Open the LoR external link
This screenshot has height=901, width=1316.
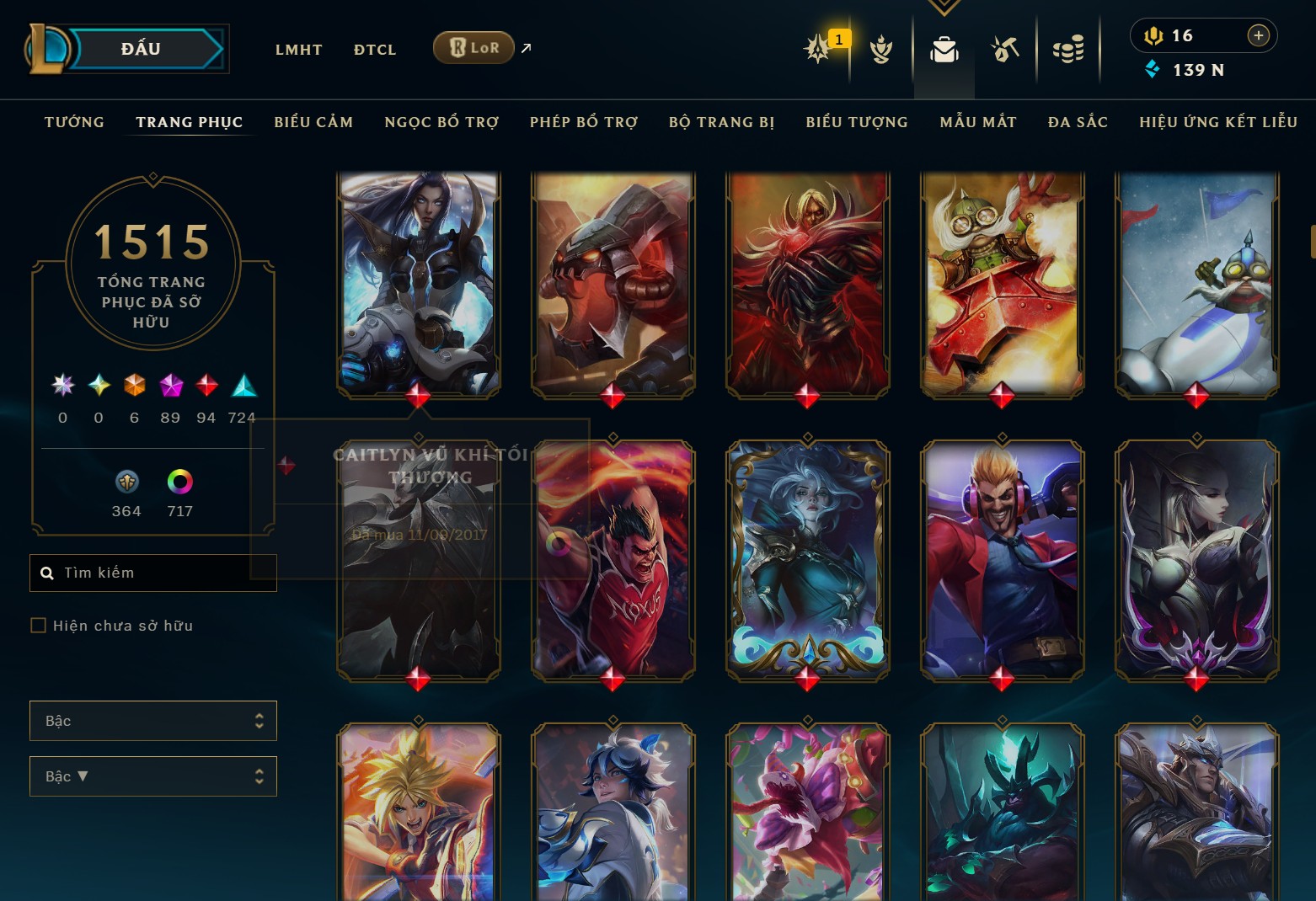pyautogui.click(x=473, y=48)
